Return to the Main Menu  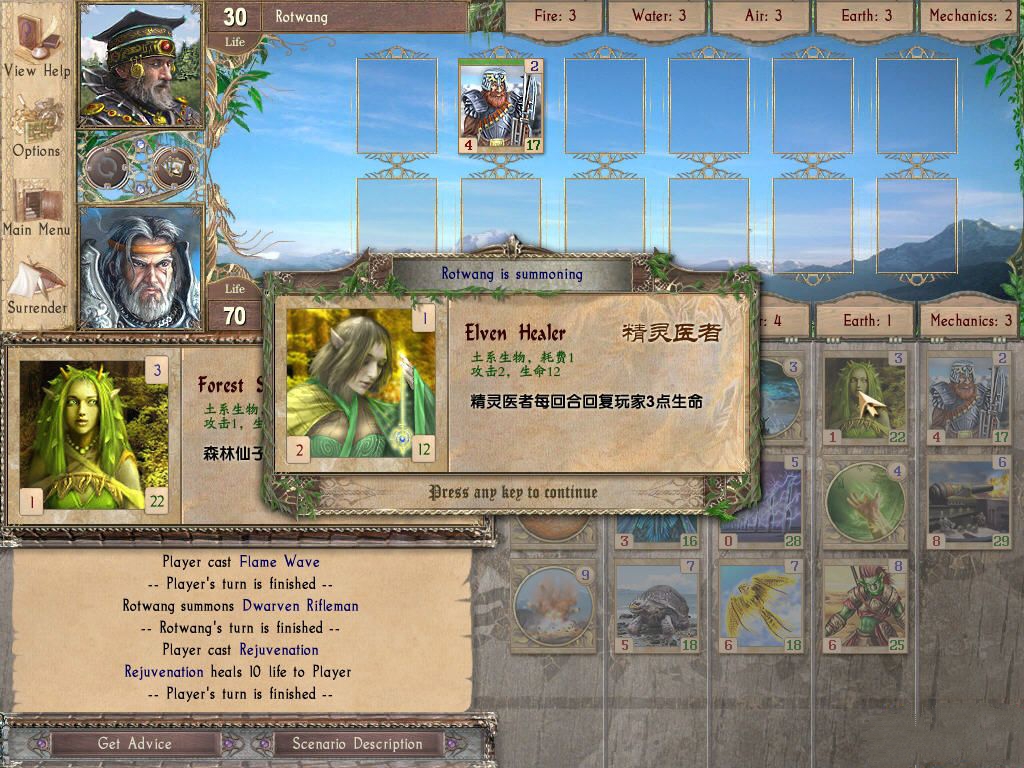[x=36, y=208]
